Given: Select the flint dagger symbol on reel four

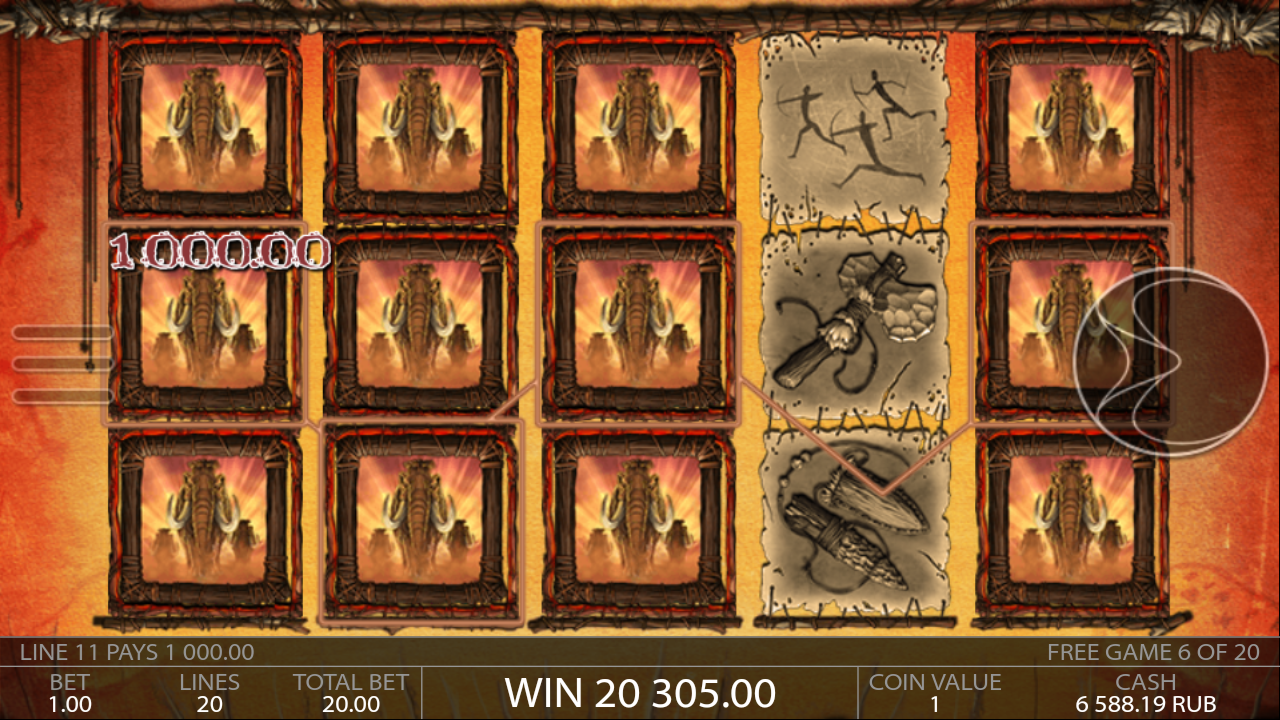Looking at the screenshot, I should [852, 520].
